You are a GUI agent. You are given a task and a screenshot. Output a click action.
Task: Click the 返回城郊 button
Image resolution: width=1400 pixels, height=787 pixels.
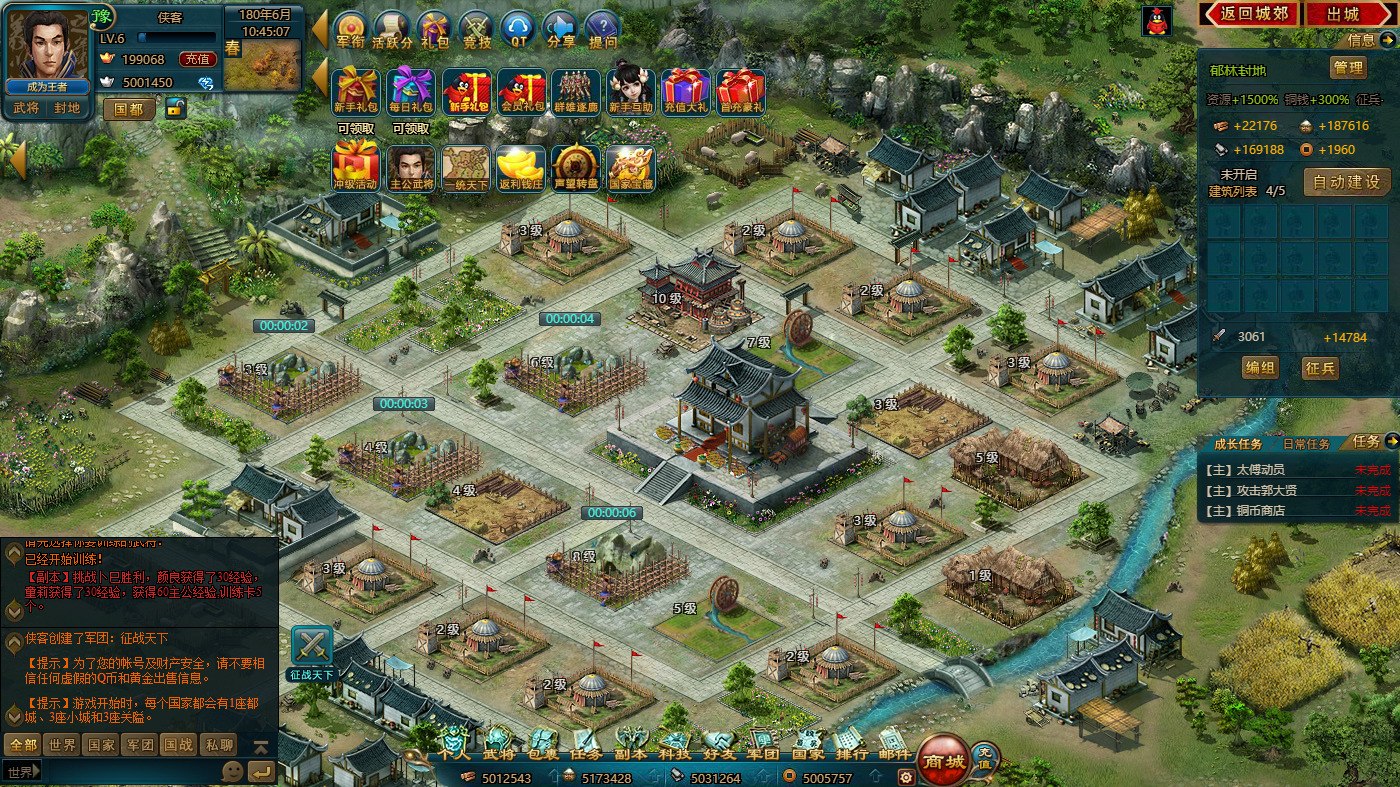point(1249,14)
